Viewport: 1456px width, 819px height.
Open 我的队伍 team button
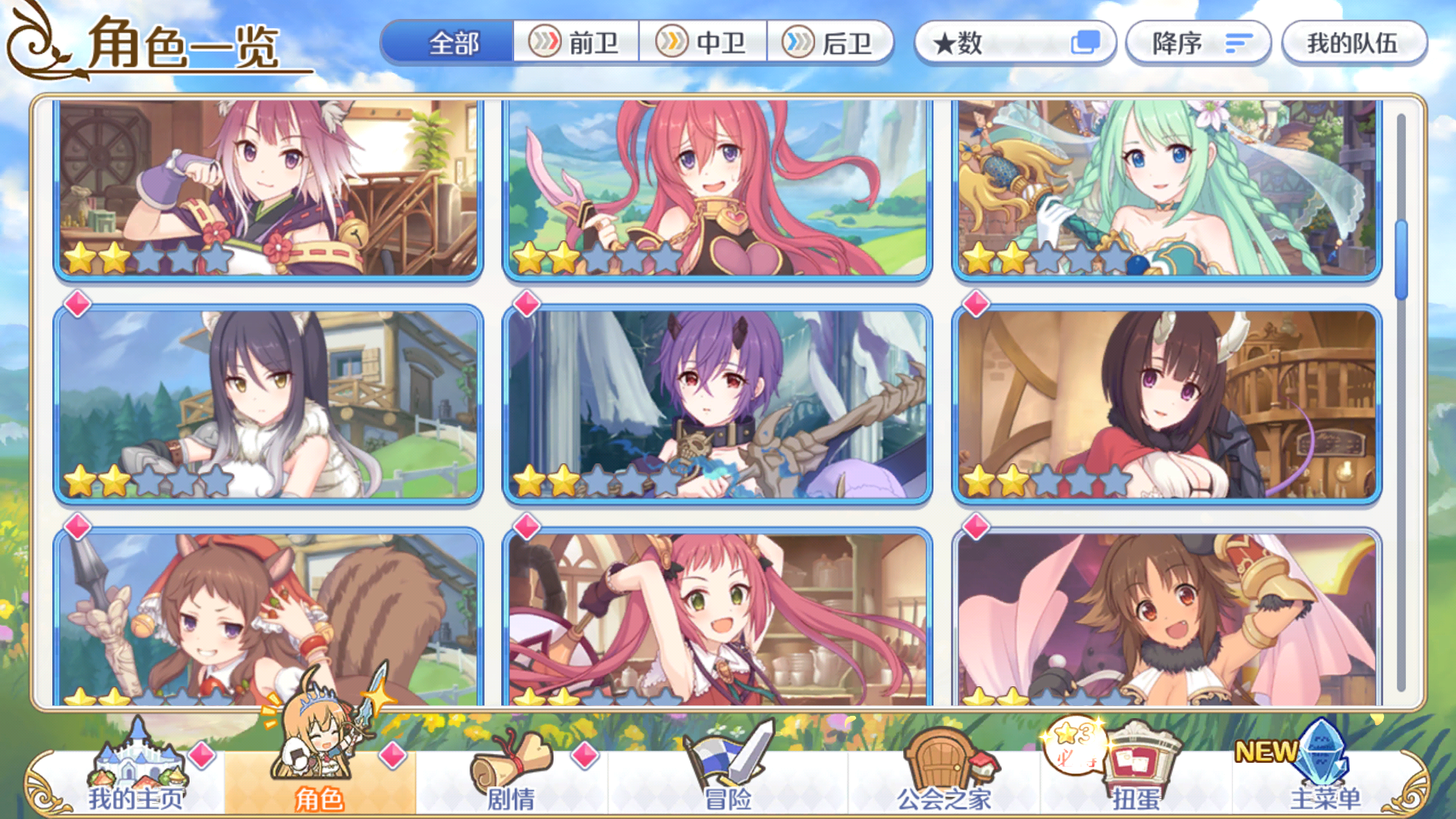pos(1354,44)
